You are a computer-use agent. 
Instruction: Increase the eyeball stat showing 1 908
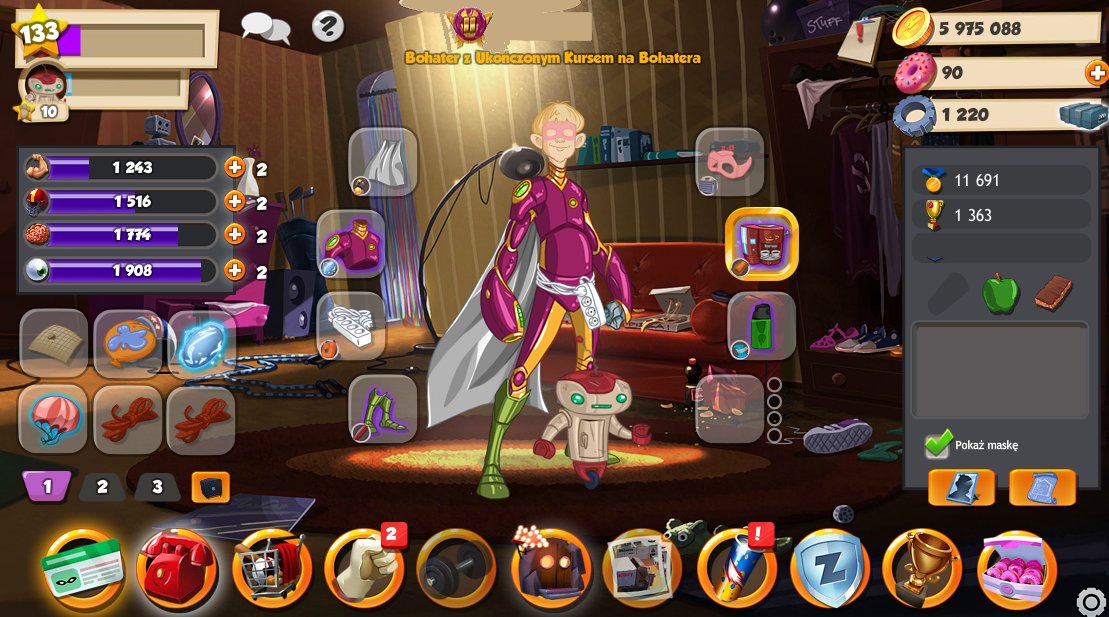point(234,270)
